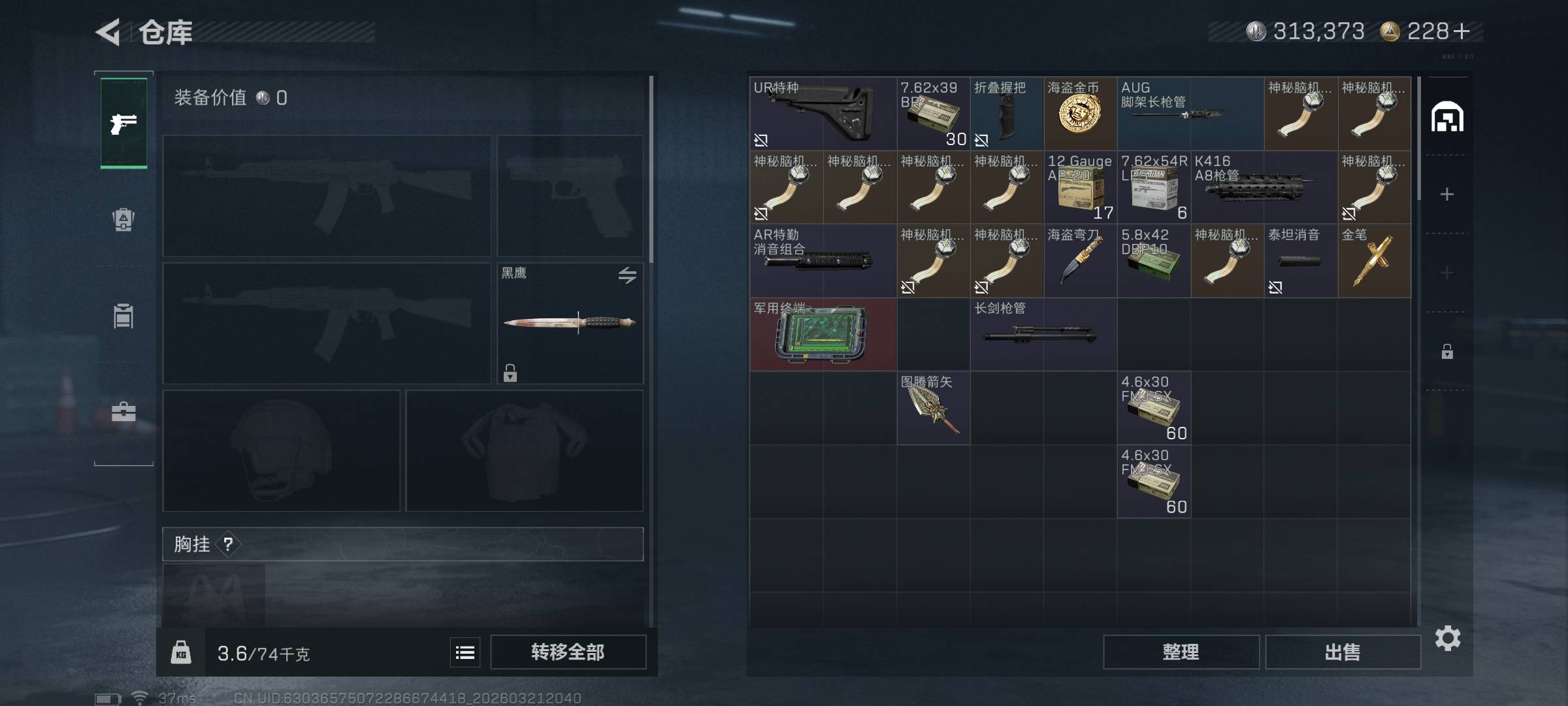Select the 军用终端 item
The width and height of the screenshot is (1568, 706).
pos(823,335)
